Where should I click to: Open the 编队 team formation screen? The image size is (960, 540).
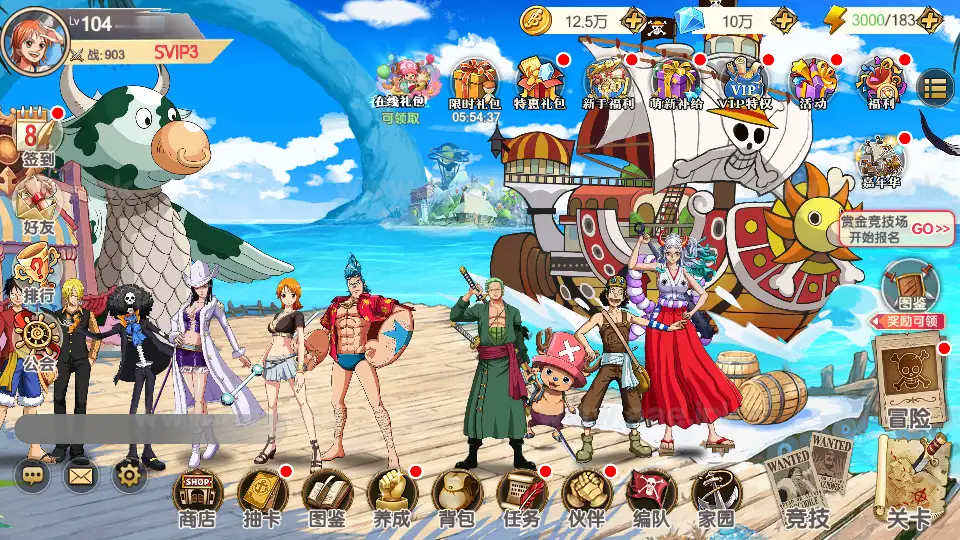pos(651,495)
